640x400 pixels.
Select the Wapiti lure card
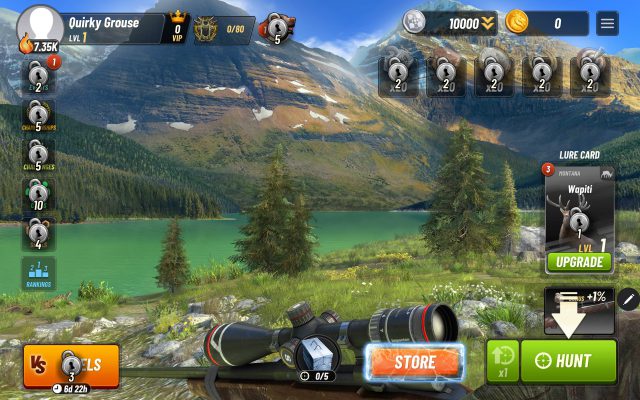pyautogui.click(x=577, y=212)
